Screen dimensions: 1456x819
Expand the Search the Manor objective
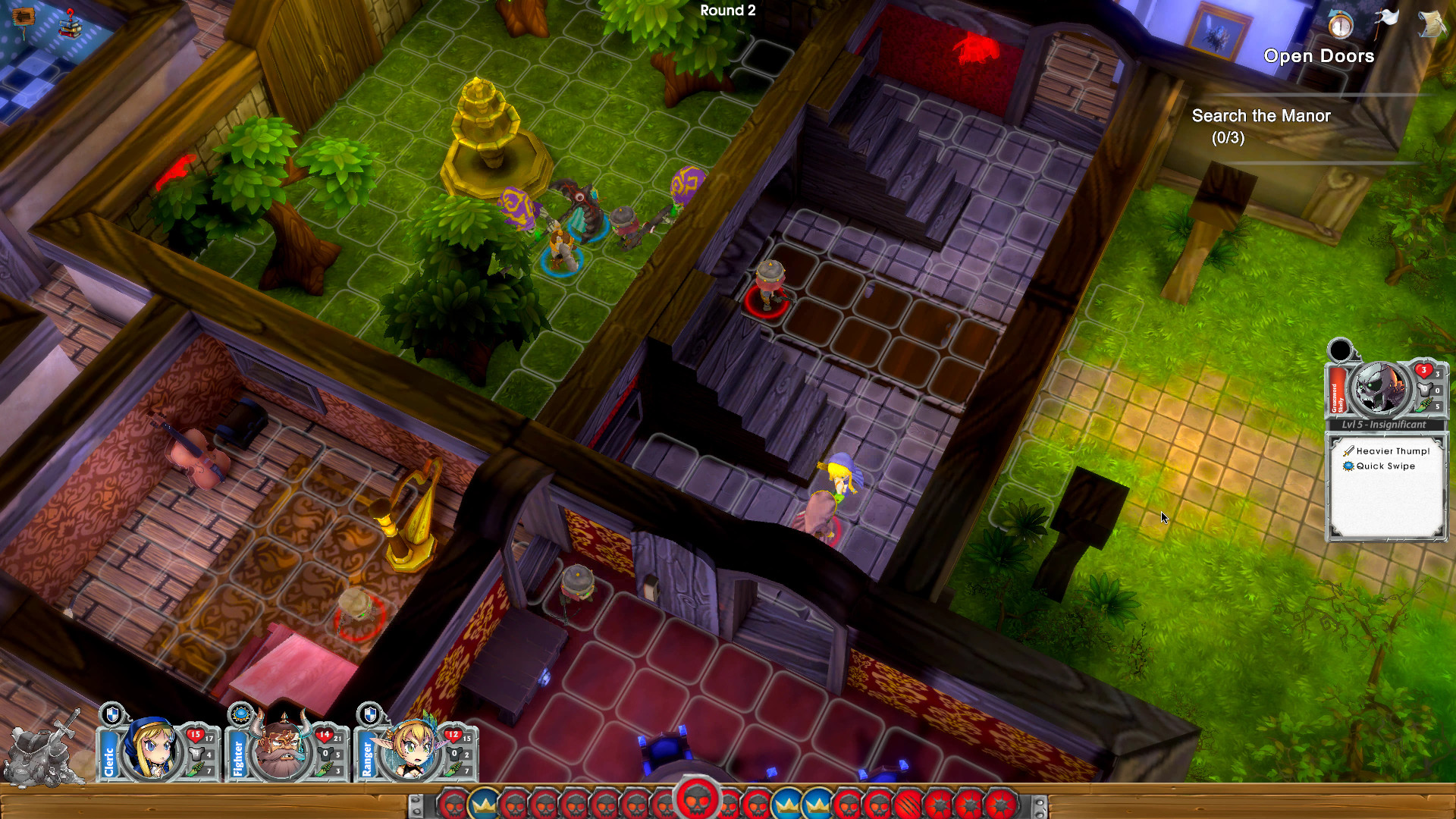[x=1260, y=117]
